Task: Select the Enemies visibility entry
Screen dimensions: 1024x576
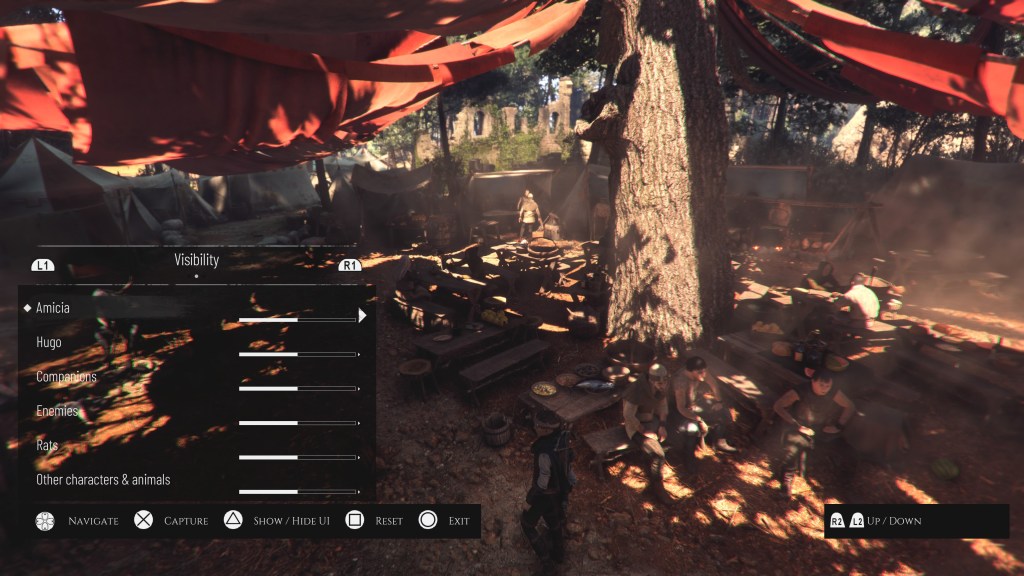Action: click(x=57, y=411)
